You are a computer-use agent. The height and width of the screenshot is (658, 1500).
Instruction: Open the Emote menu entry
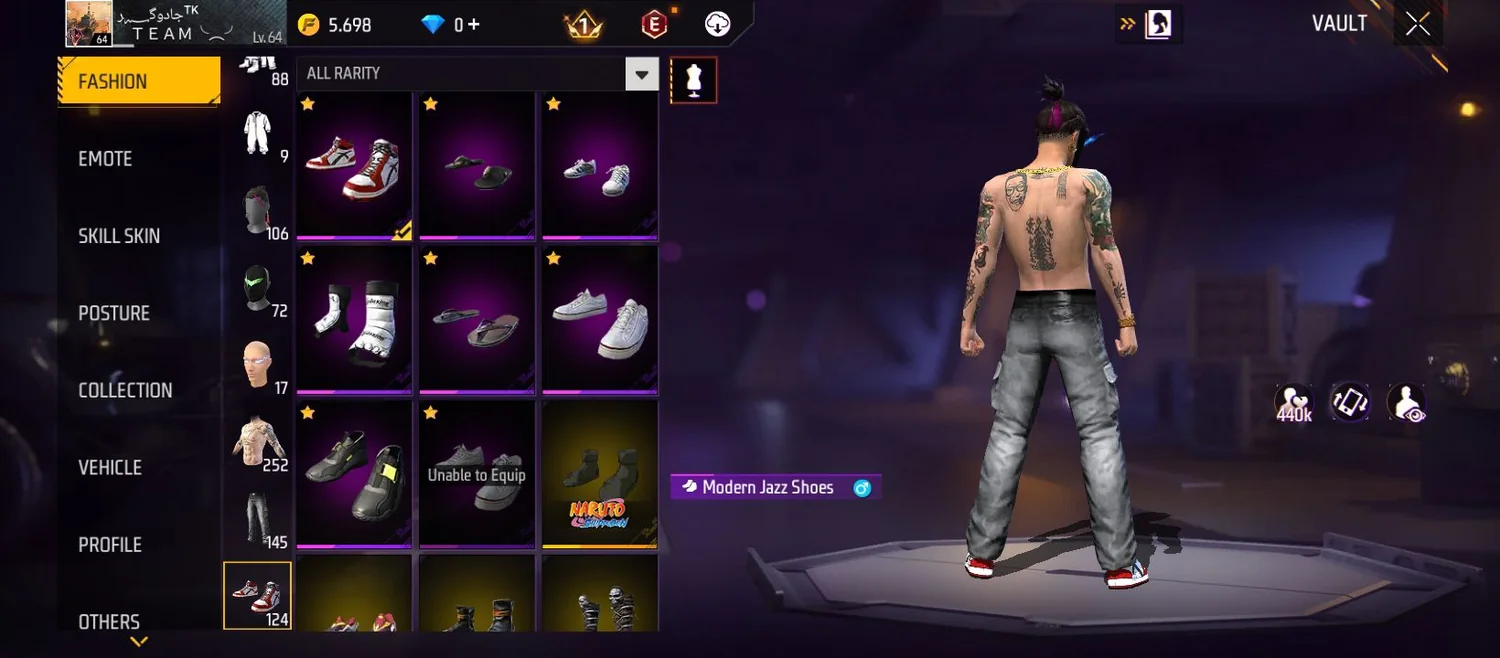pyautogui.click(x=105, y=159)
